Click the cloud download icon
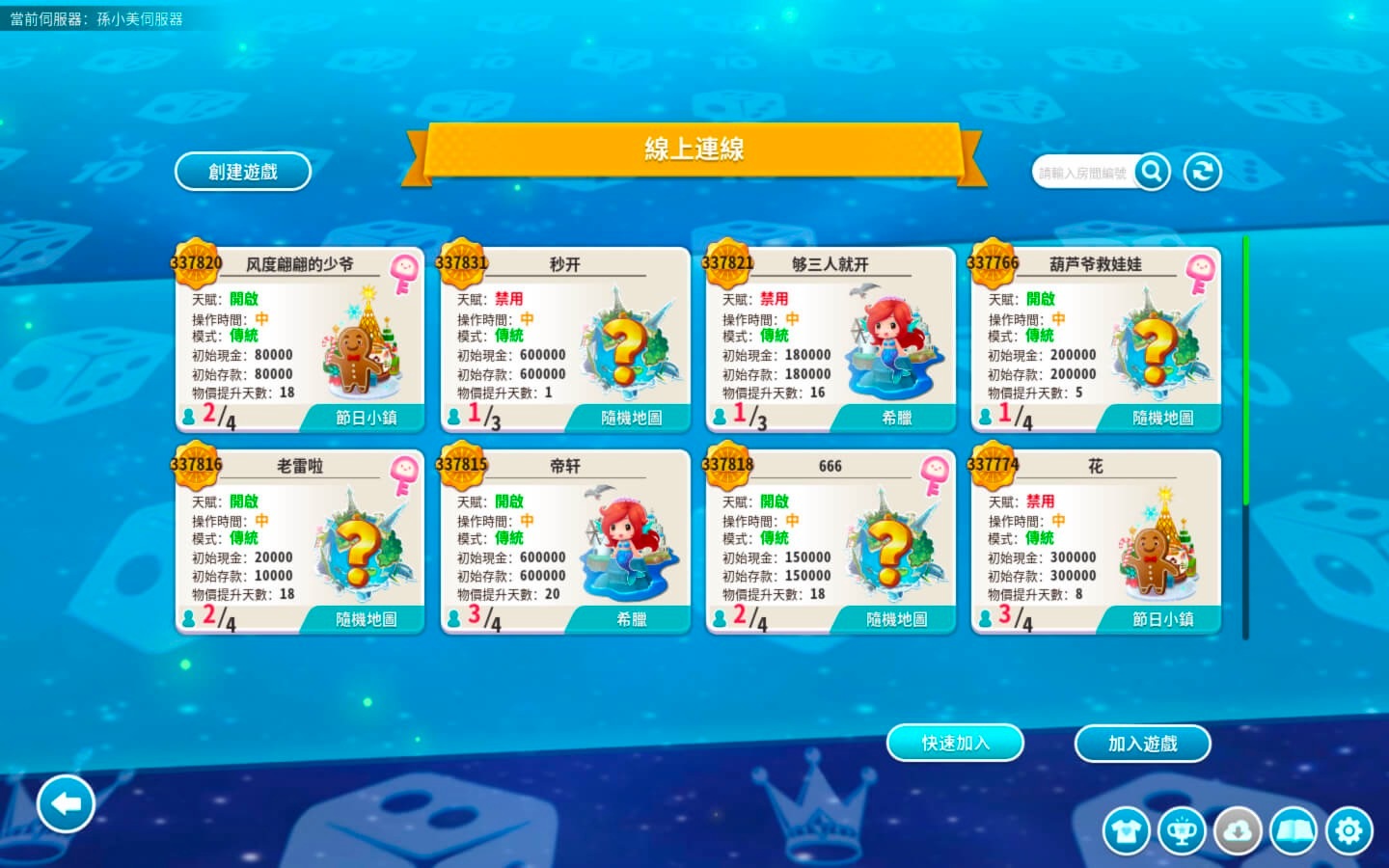1389x868 pixels. pos(1238,830)
